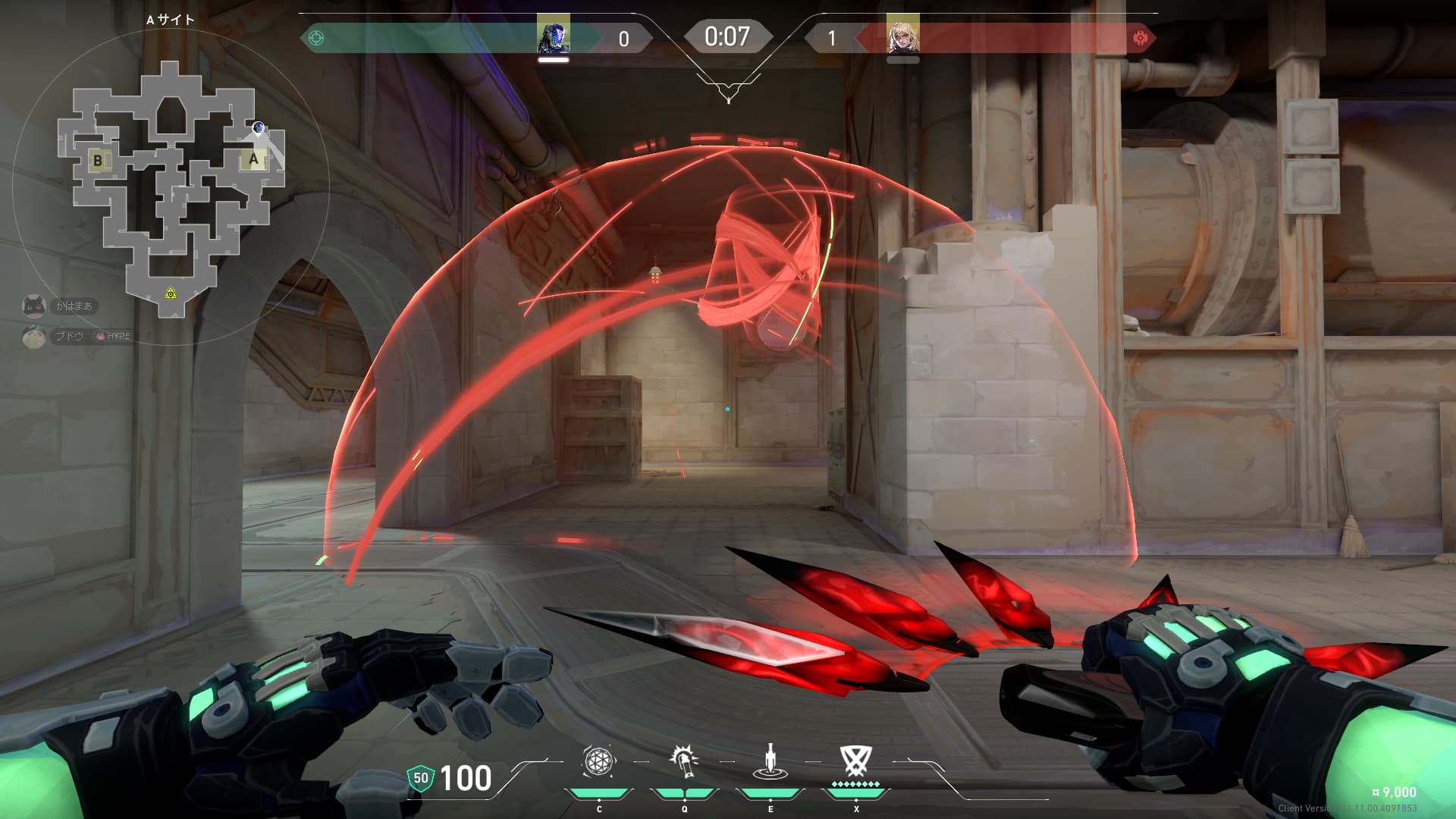Image resolution: width=1456 pixels, height=819 pixels.
Task: Click the A site marker on minimap
Action: click(254, 159)
